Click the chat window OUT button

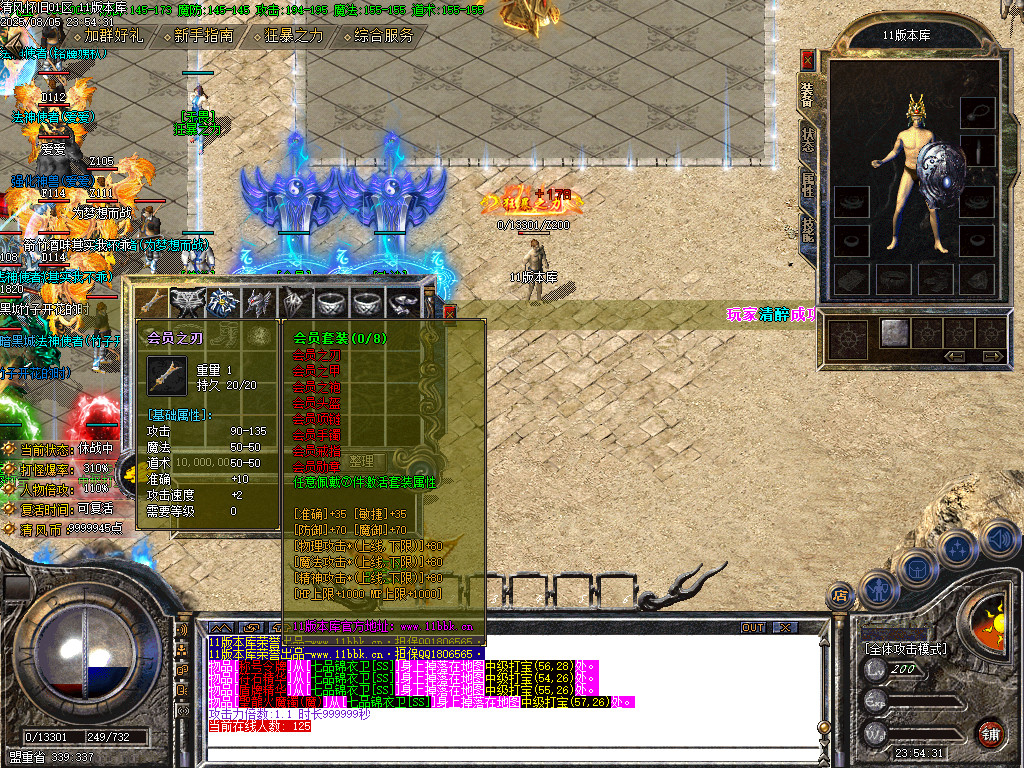(752, 627)
